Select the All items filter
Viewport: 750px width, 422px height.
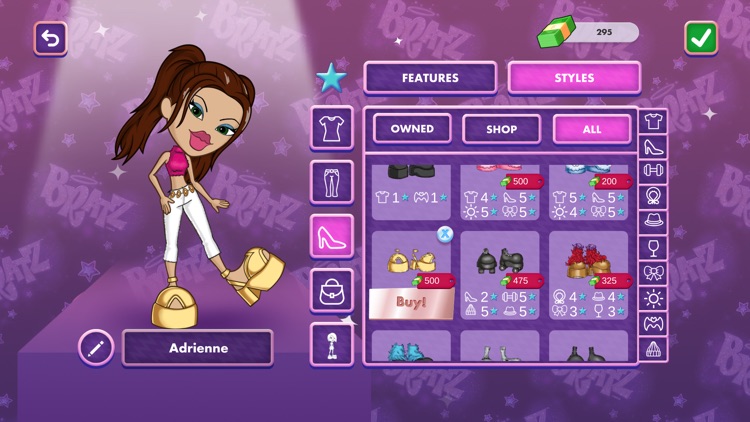(592, 129)
